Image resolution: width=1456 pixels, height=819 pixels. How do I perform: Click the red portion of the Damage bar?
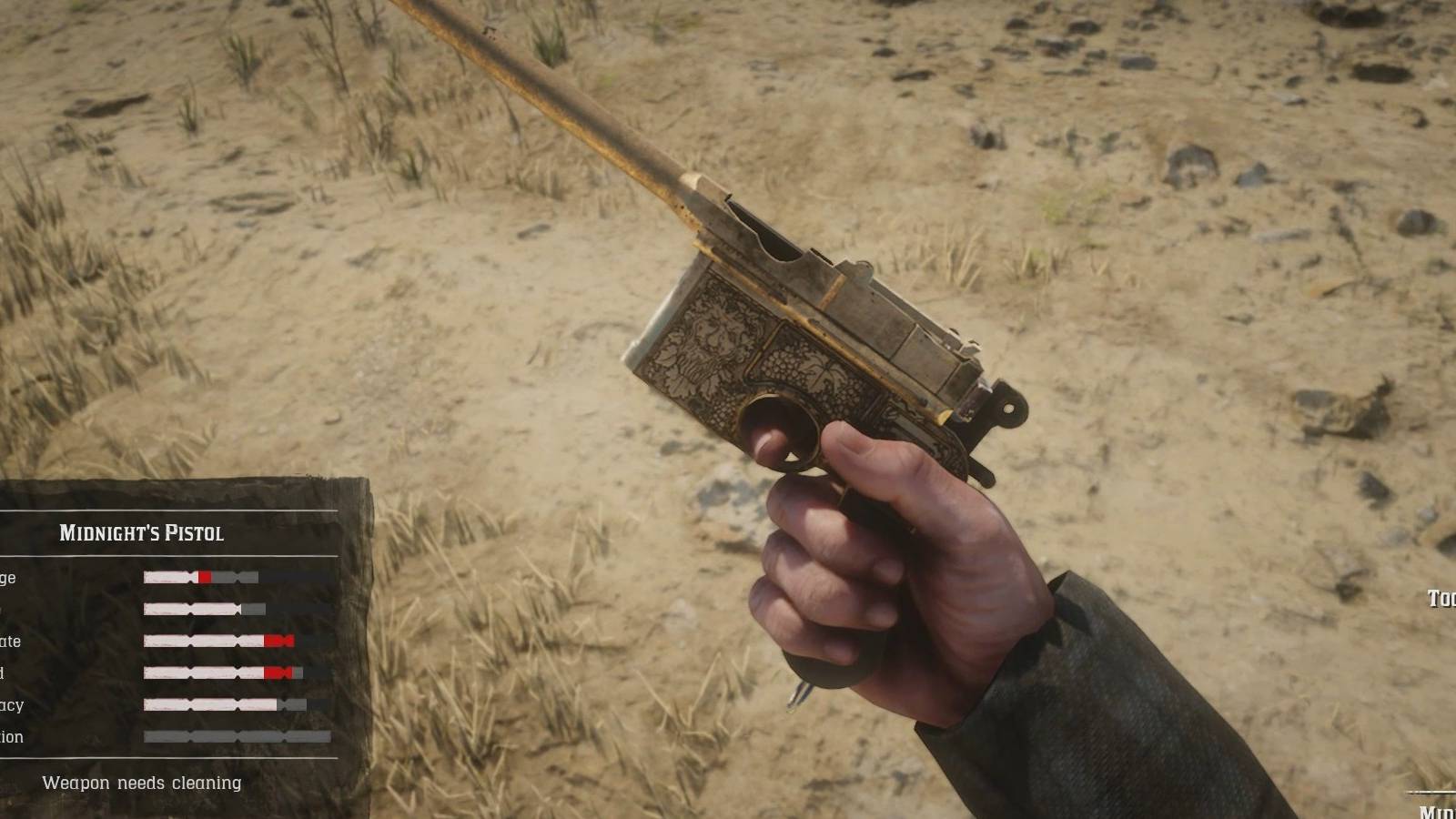click(x=206, y=576)
